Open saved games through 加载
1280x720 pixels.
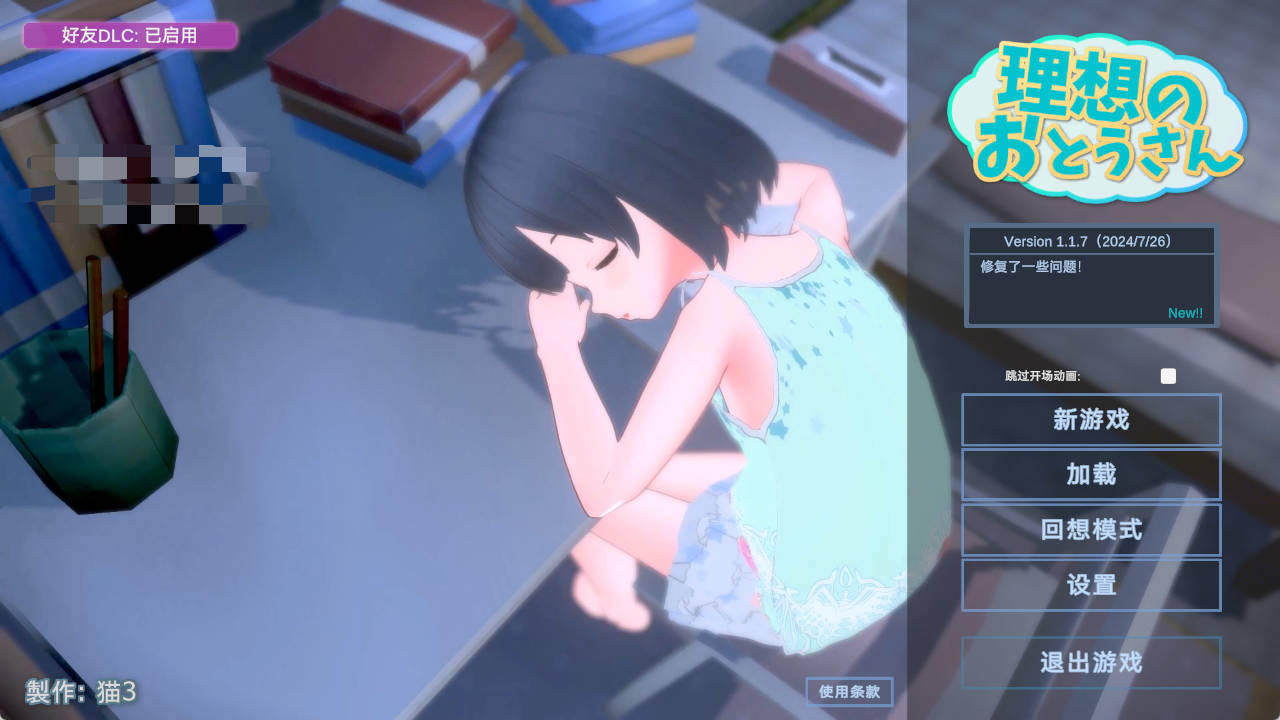(1090, 475)
